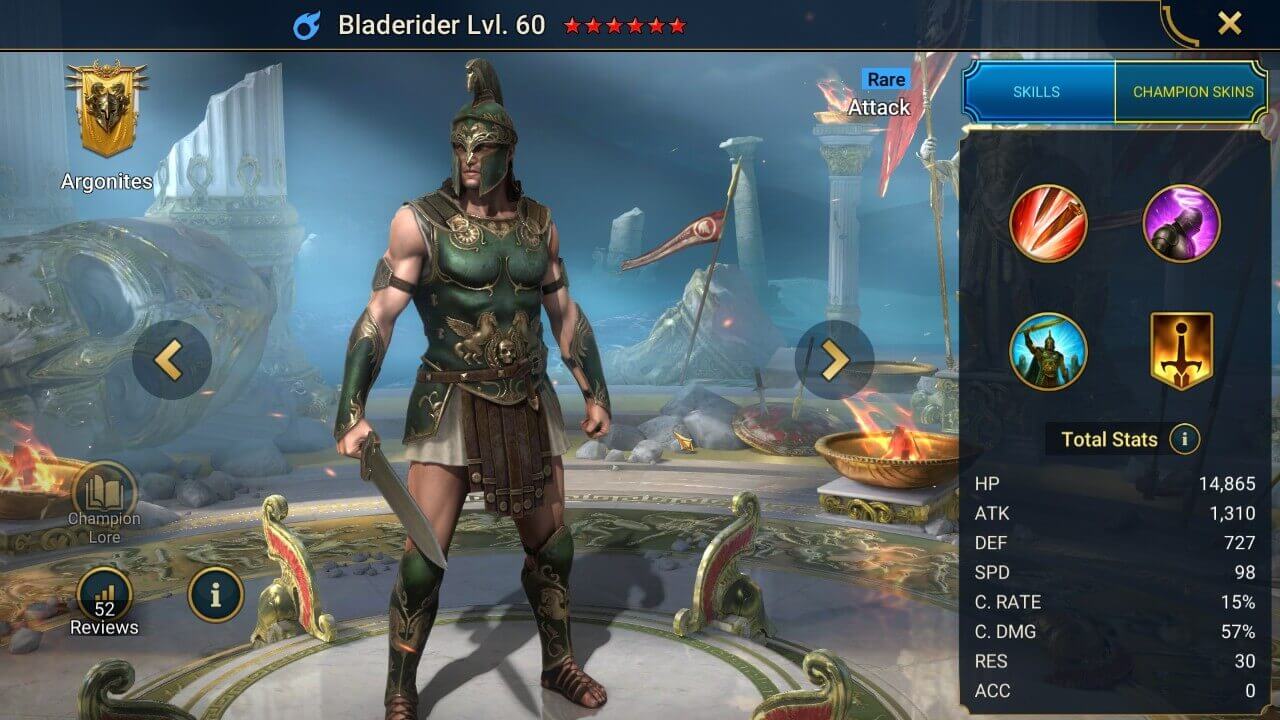This screenshot has width=1280, height=720.
Task: Open the CHAMPION SKINS tab
Action: (x=1194, y=91)
